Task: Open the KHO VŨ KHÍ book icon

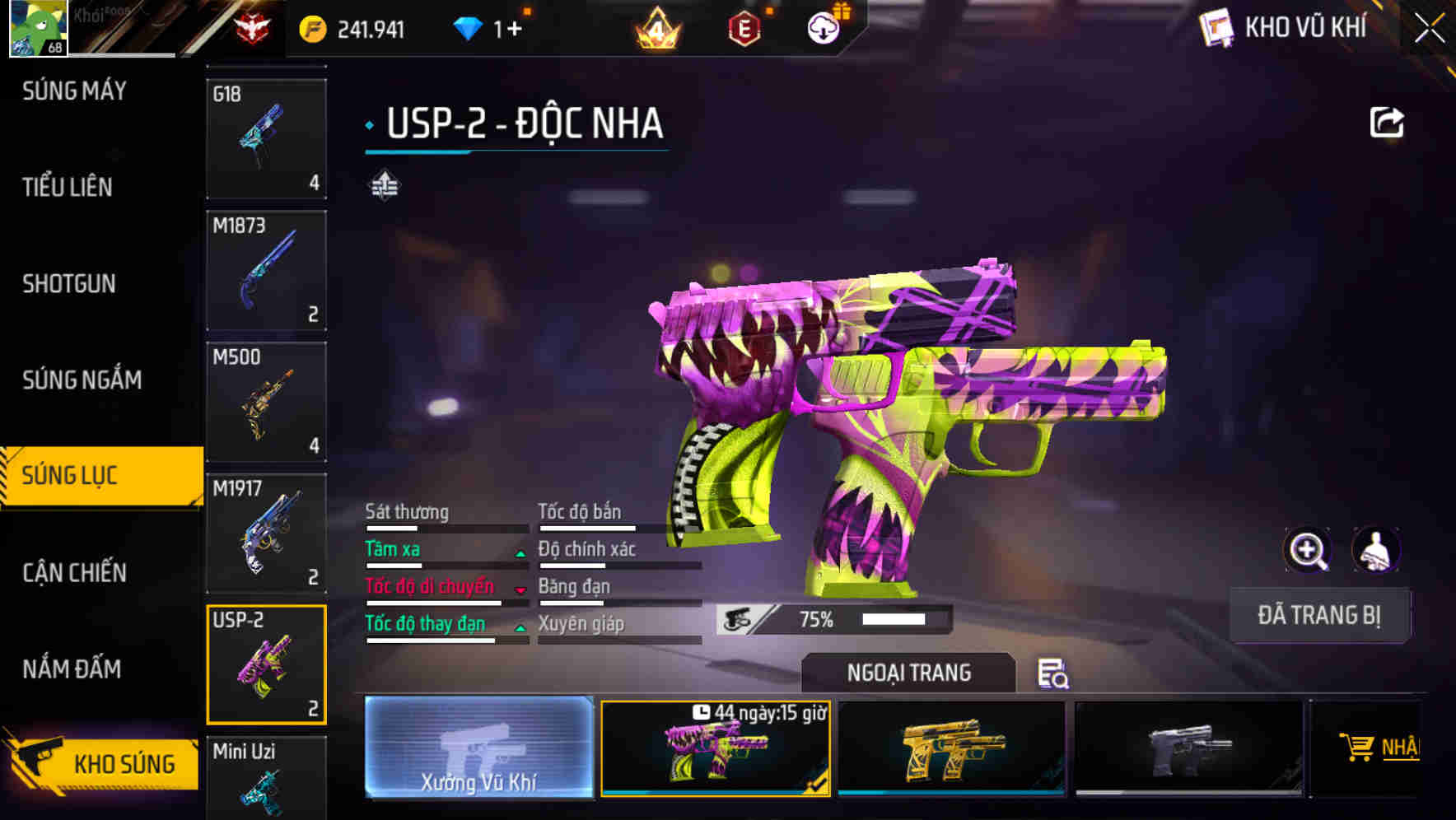Action: pyautogui.click(x=1218, y=29)
